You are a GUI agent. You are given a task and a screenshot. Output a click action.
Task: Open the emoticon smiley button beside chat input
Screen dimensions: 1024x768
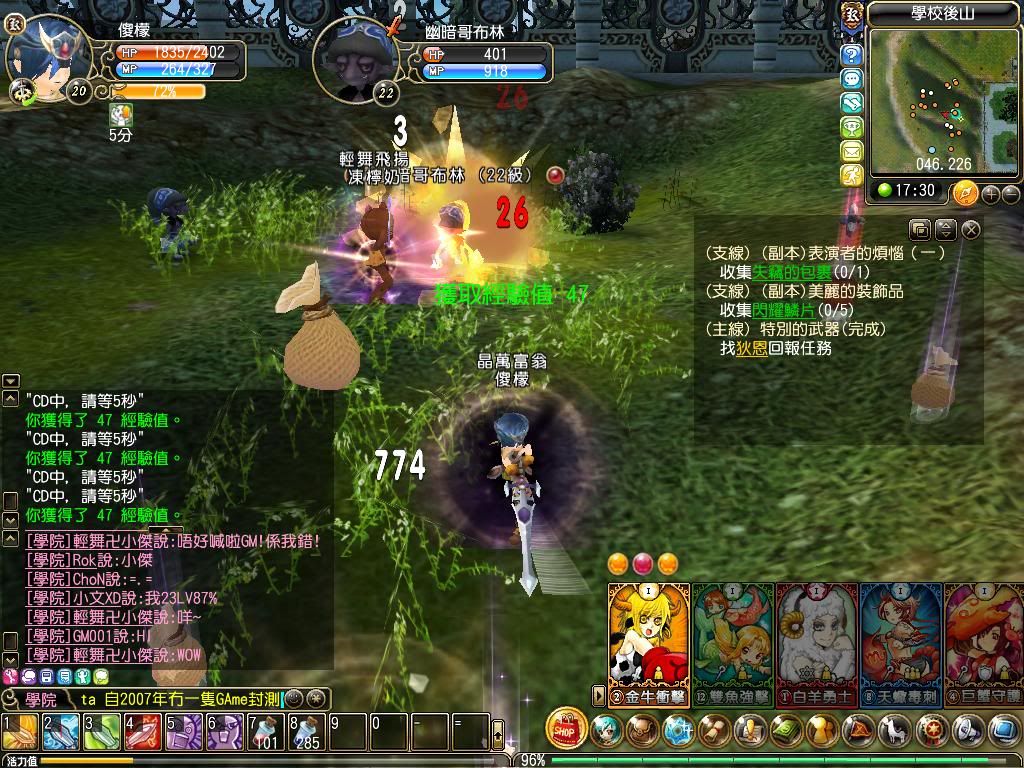click(x=295, y=699)
